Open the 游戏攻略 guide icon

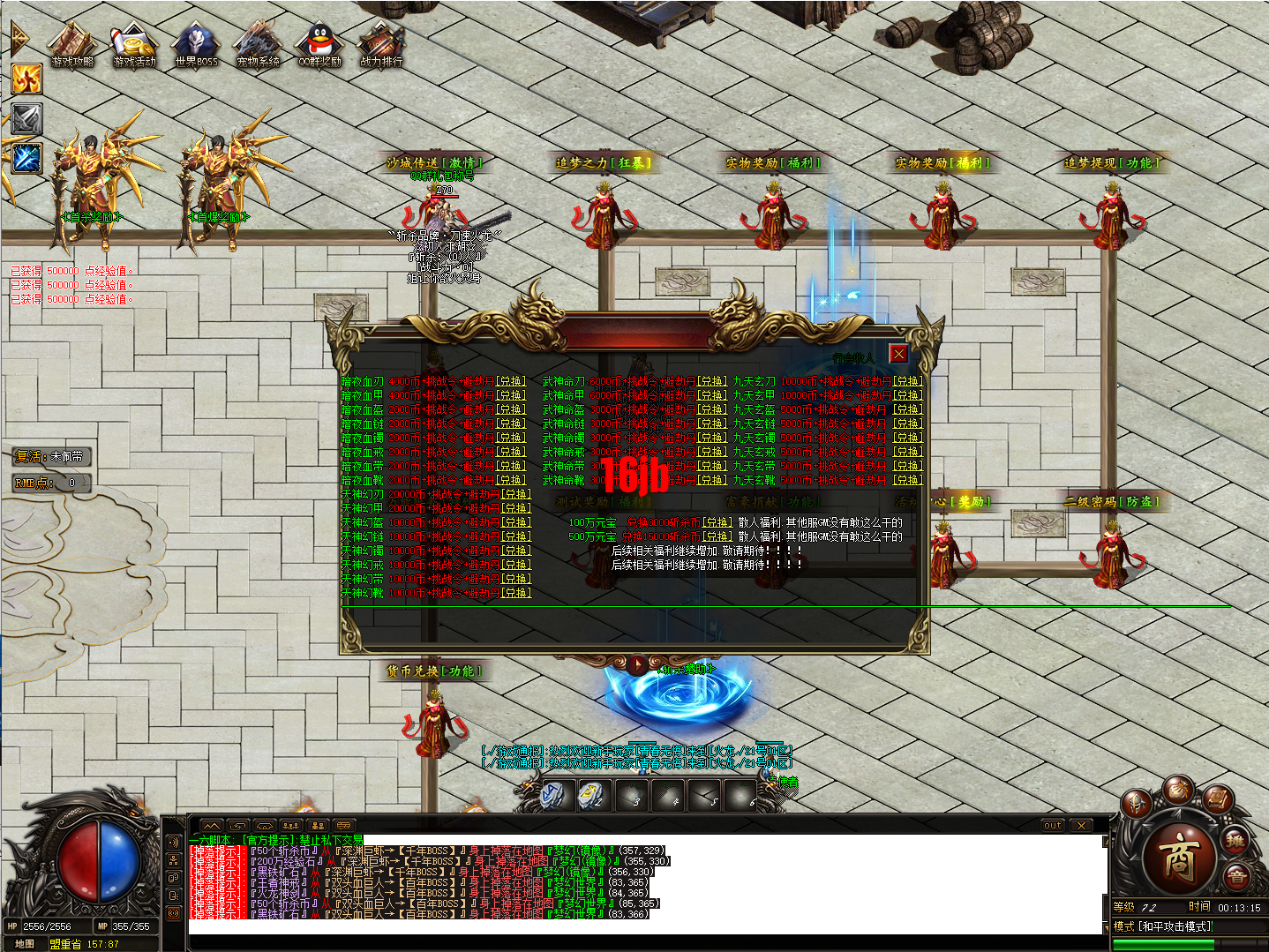pyautogui.click(x=72, y=44)
